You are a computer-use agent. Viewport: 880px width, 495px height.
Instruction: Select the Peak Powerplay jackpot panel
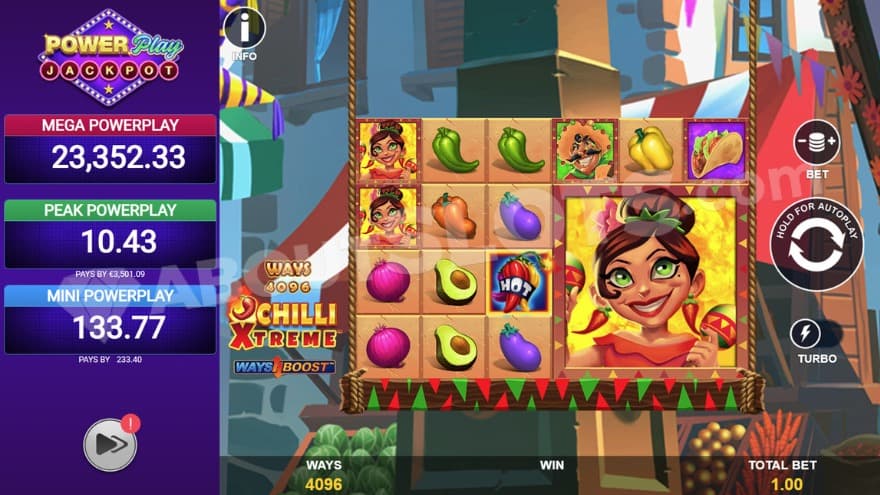click(x=110, y=233)
